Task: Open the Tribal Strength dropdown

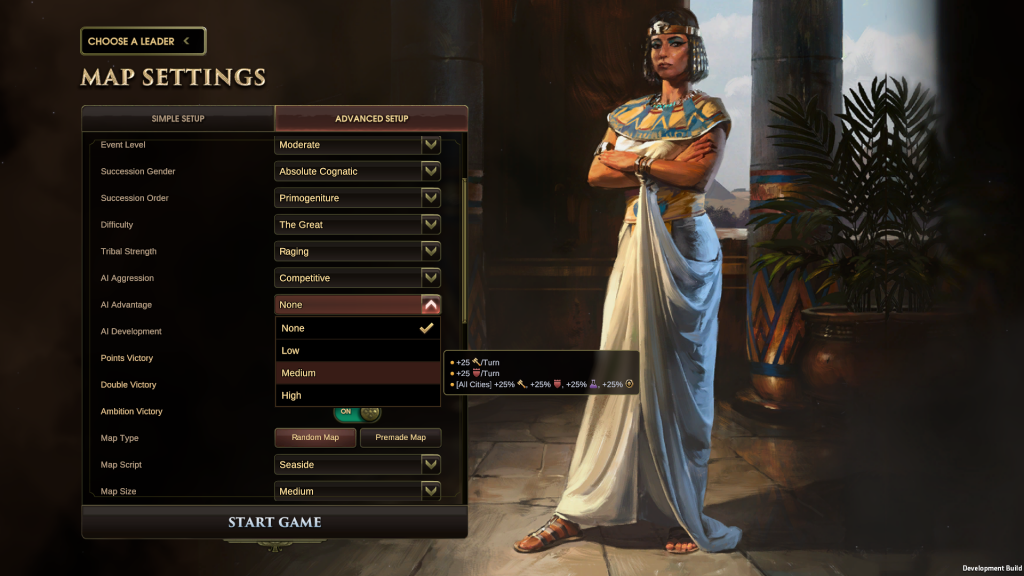Action: [358, 251]
